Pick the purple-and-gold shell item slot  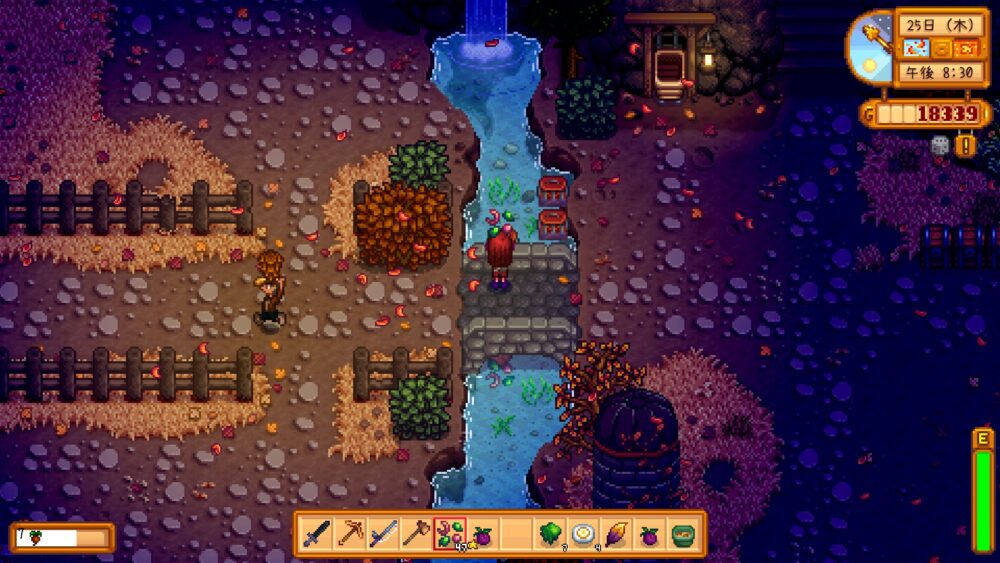click(615, 534)
